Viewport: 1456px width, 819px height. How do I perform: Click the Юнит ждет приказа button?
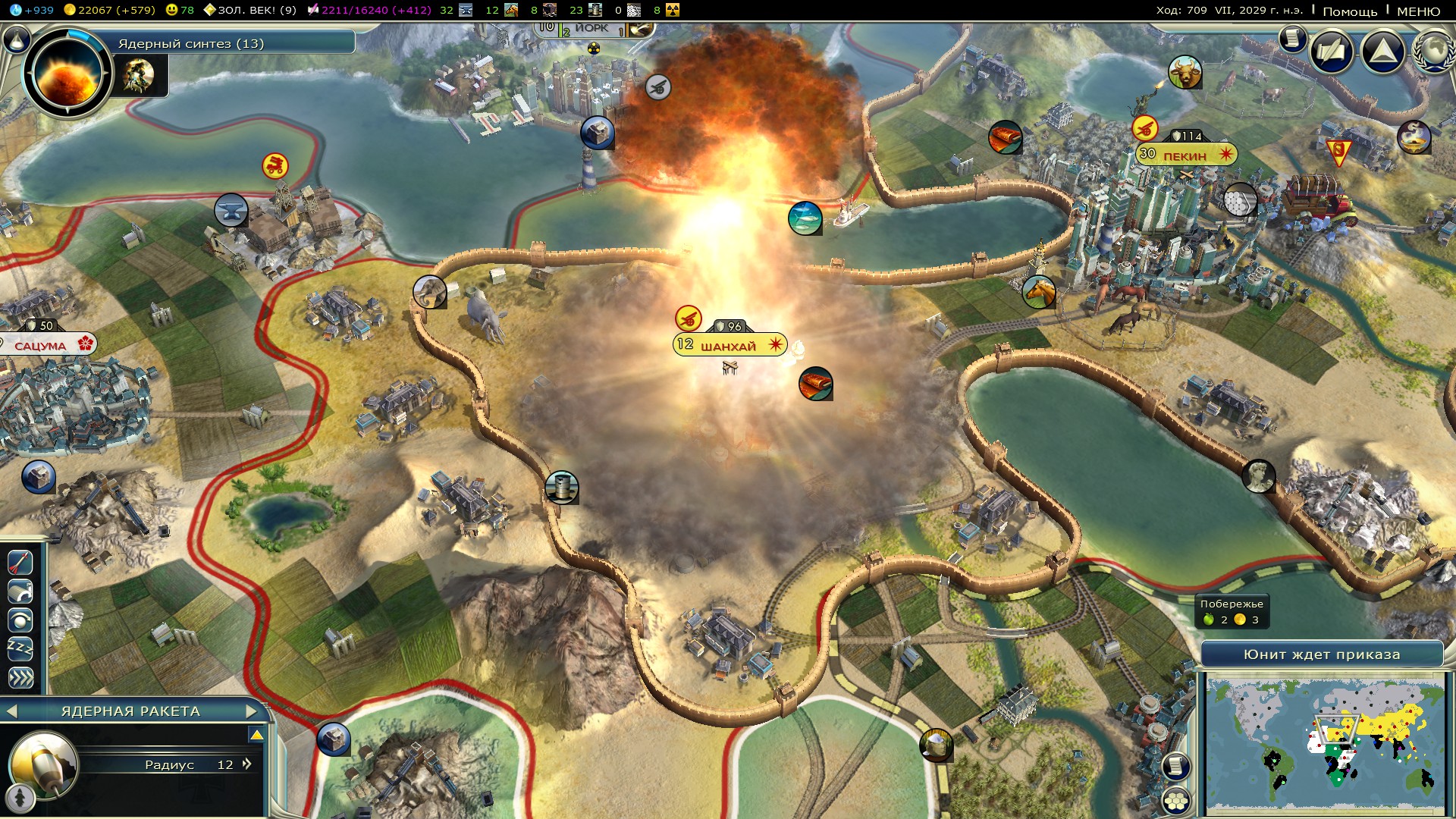(x=1321, y=654)
